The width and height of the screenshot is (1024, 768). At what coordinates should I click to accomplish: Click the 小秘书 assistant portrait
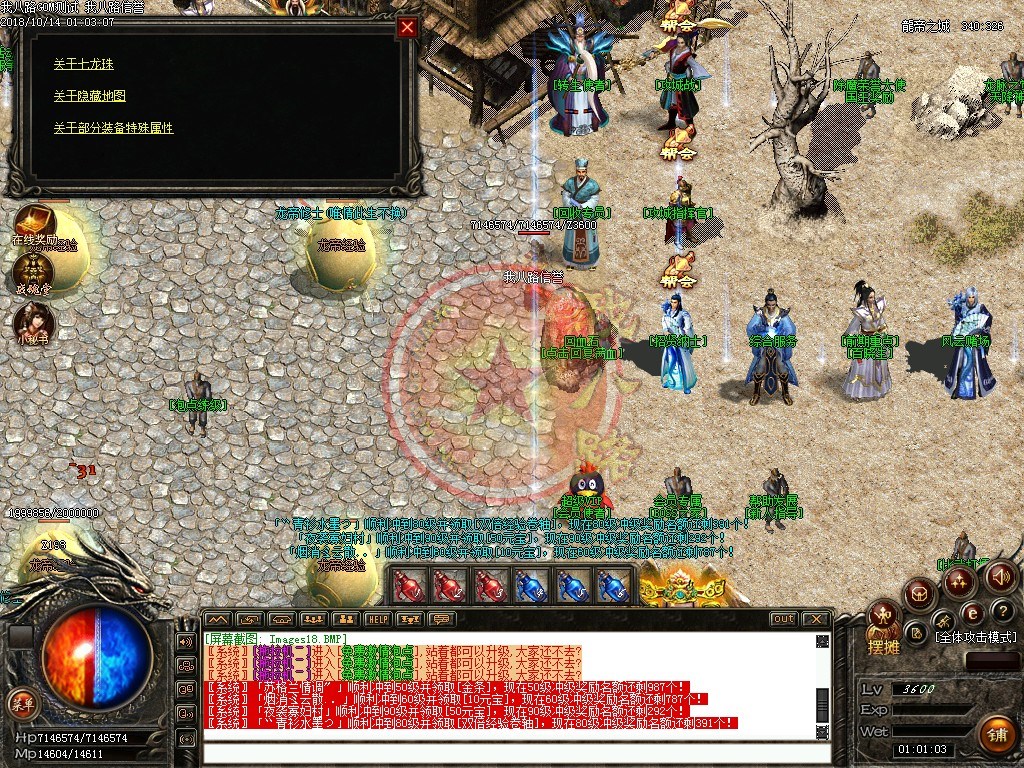pos(33,322)
